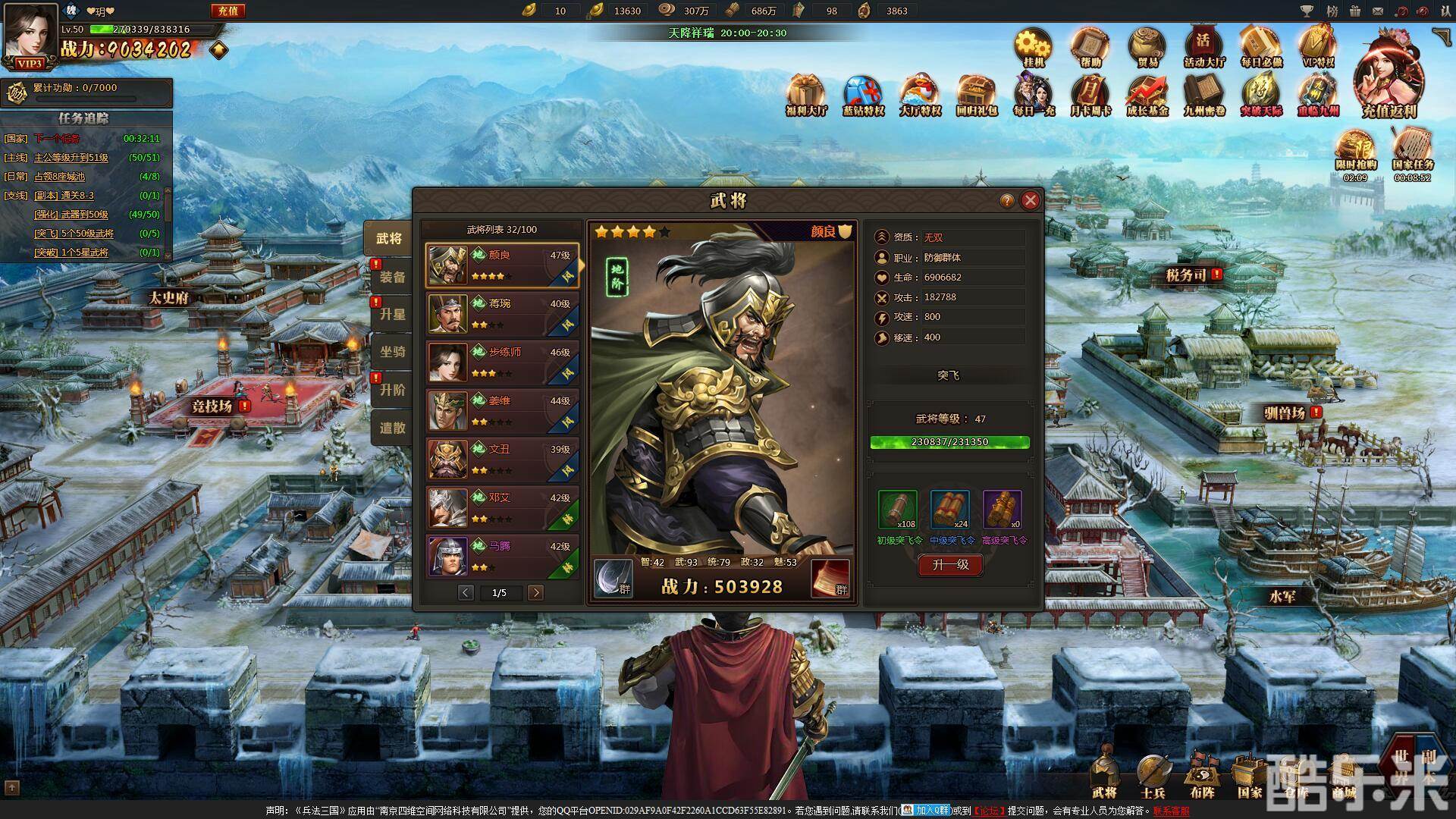Switch to the 装备 equipment tab
1456x819 pixels.
(391, 277)
